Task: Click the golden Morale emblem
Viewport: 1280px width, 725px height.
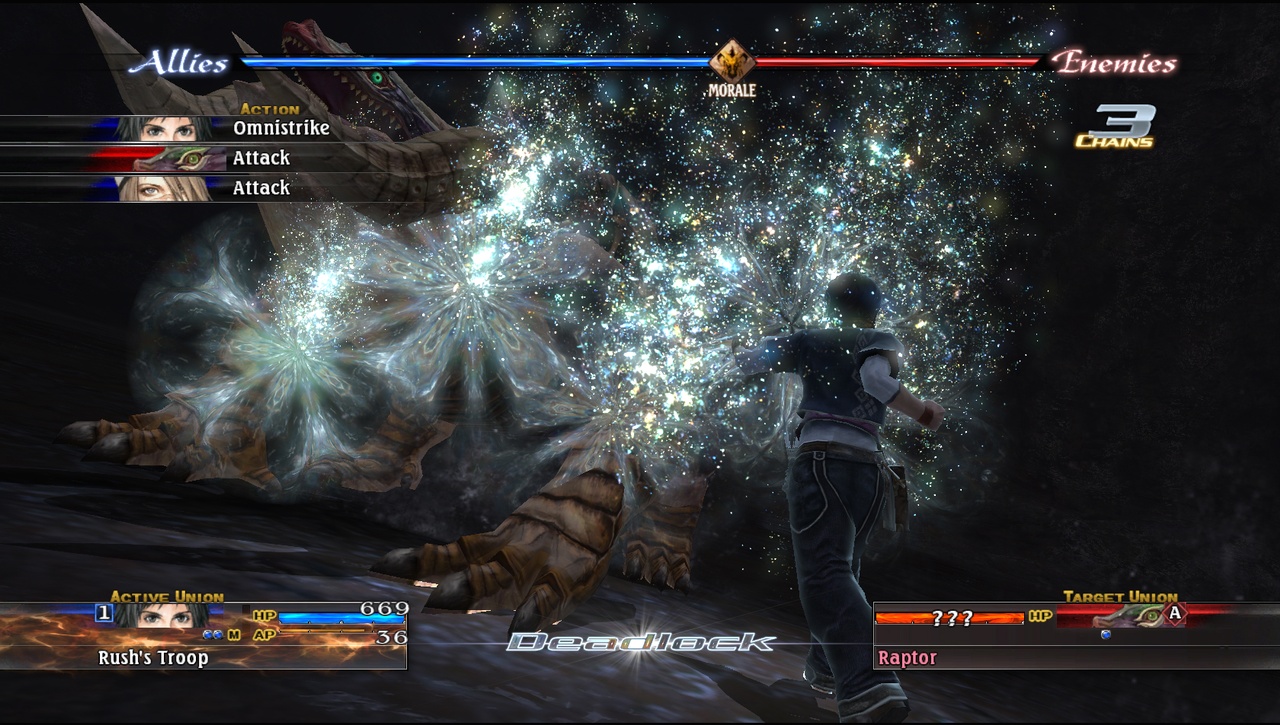Action: click(x=732, y=63)
